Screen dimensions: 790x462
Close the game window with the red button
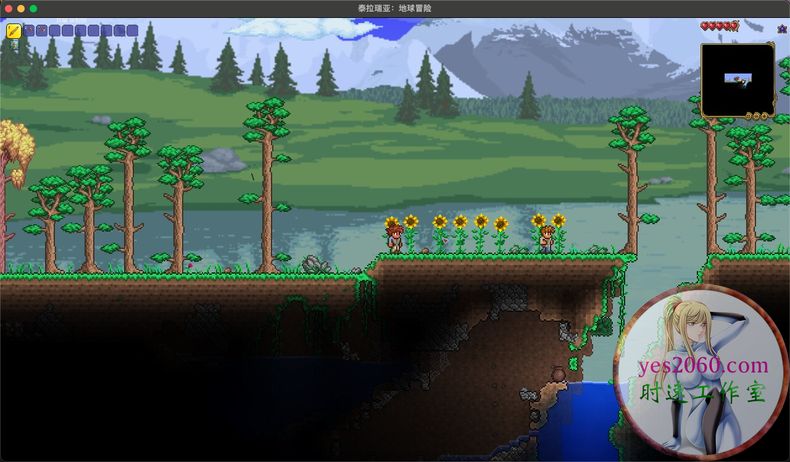tap(8, 8)
